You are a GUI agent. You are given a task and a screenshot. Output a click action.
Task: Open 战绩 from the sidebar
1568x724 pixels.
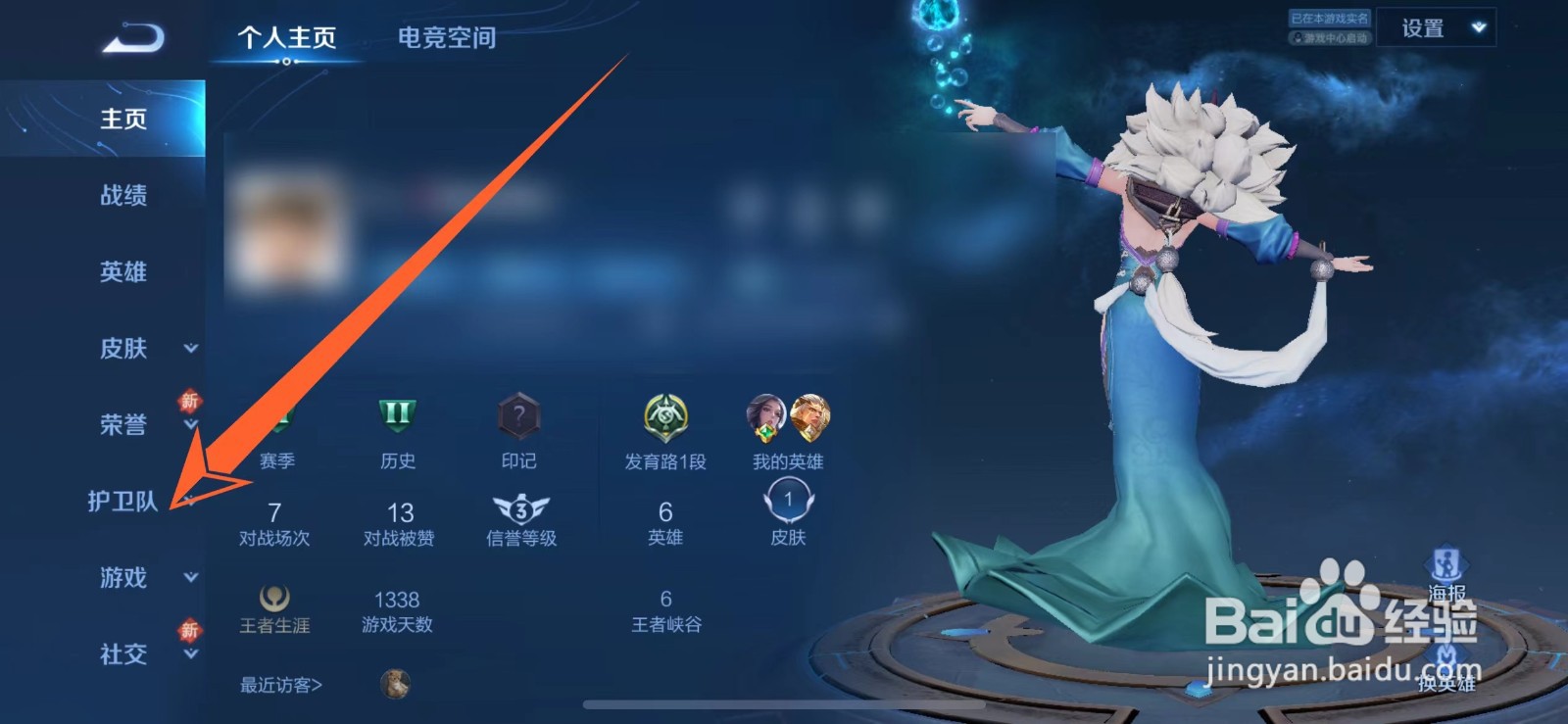pos(121,197)
